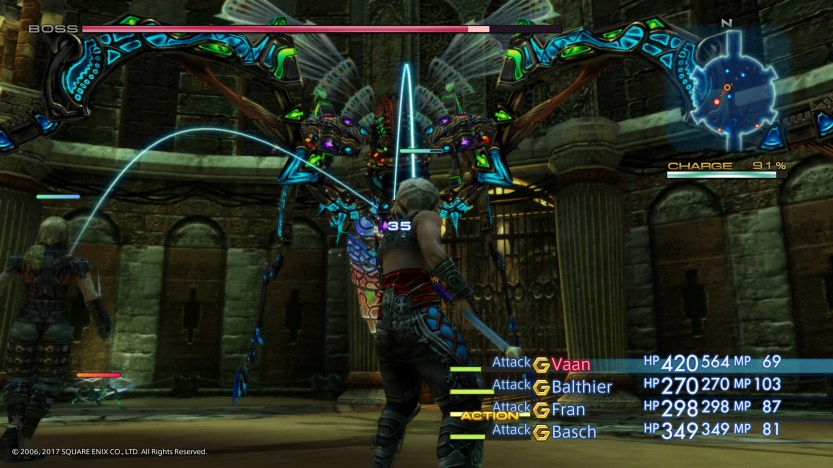Select Vaan in the party list
Screen dimensions: 833x468
[x=570, y=365]
